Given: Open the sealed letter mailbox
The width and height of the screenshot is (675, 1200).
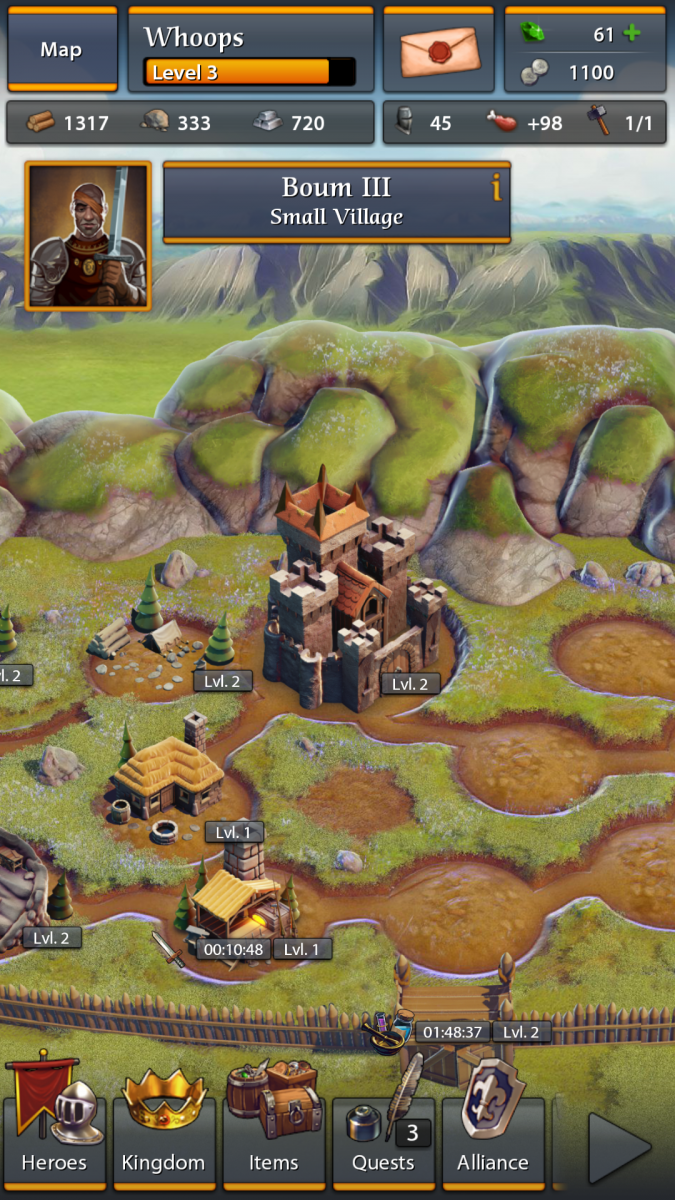Looking at the screenshot, I should [x=439, y=50].
